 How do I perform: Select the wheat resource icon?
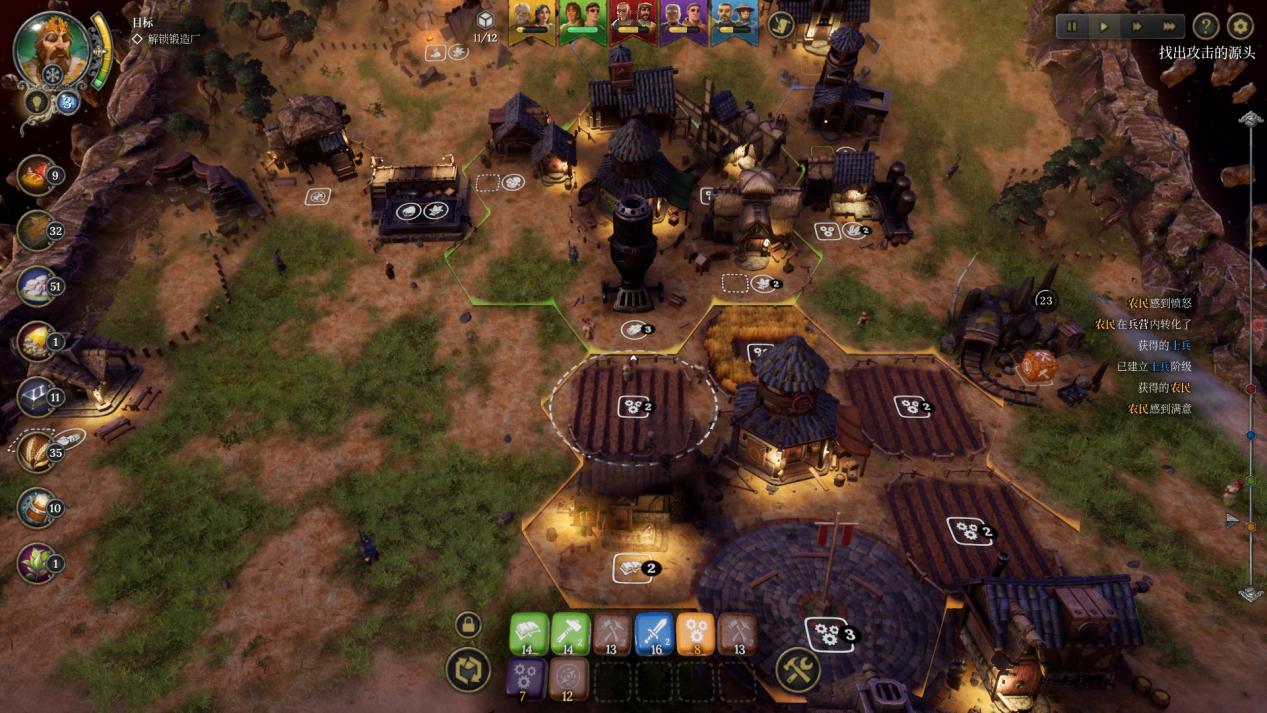pyautogui.click(x=37, y=452)
